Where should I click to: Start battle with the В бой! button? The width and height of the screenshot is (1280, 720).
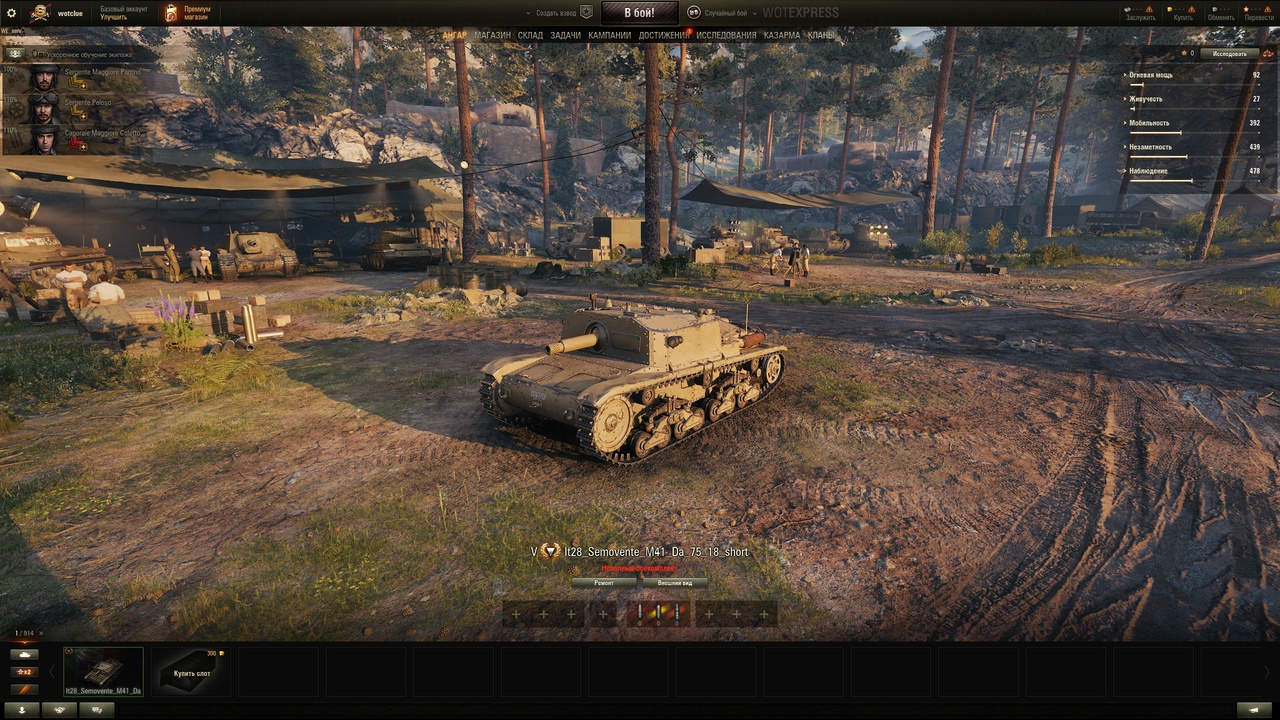(x=639, y=13)
